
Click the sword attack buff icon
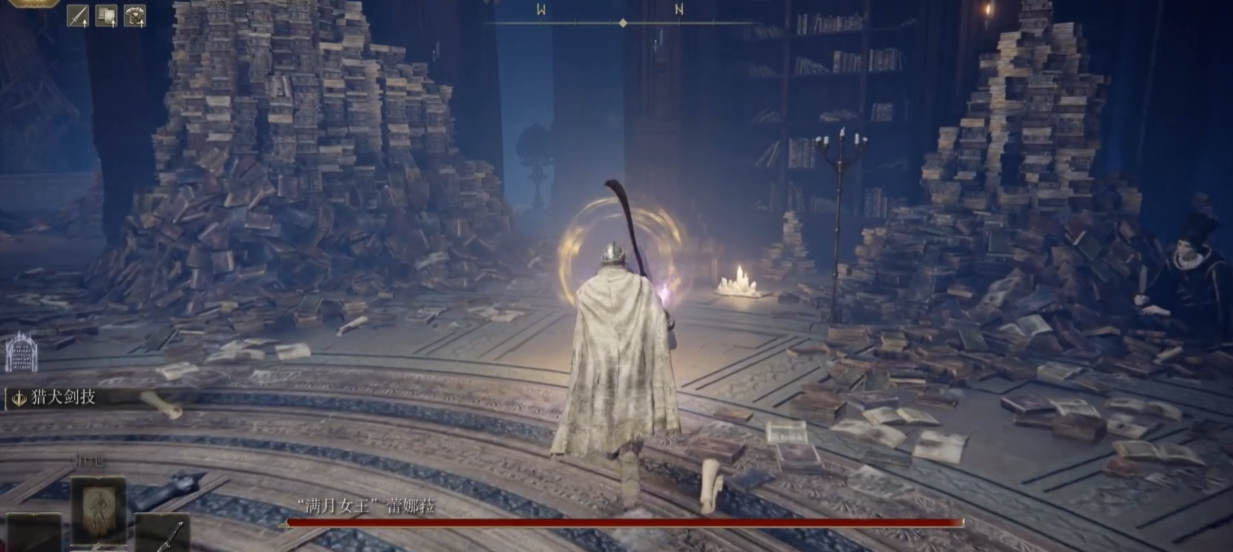click(x=78, y=15)
